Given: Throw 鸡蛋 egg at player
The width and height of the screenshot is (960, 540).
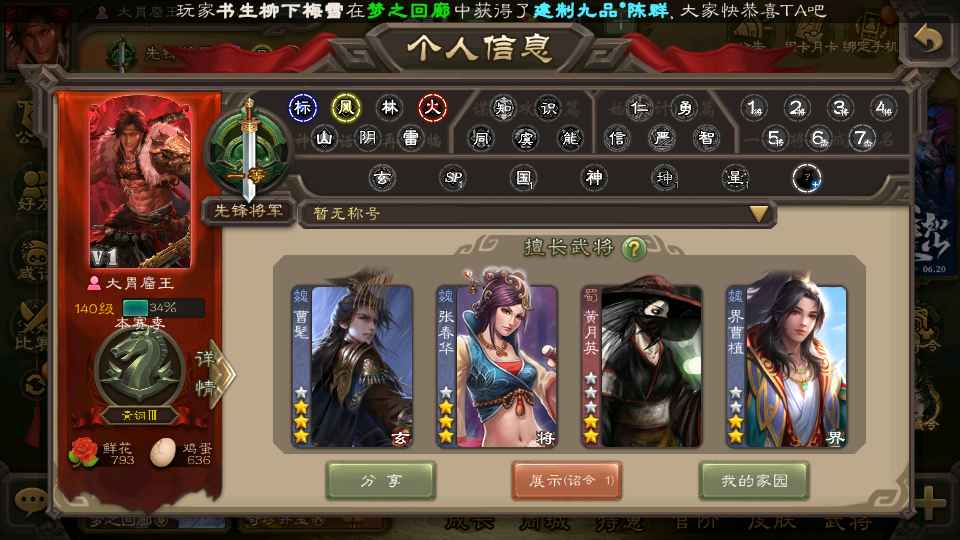Looking at the screenshot, I should tap(162, 453).
